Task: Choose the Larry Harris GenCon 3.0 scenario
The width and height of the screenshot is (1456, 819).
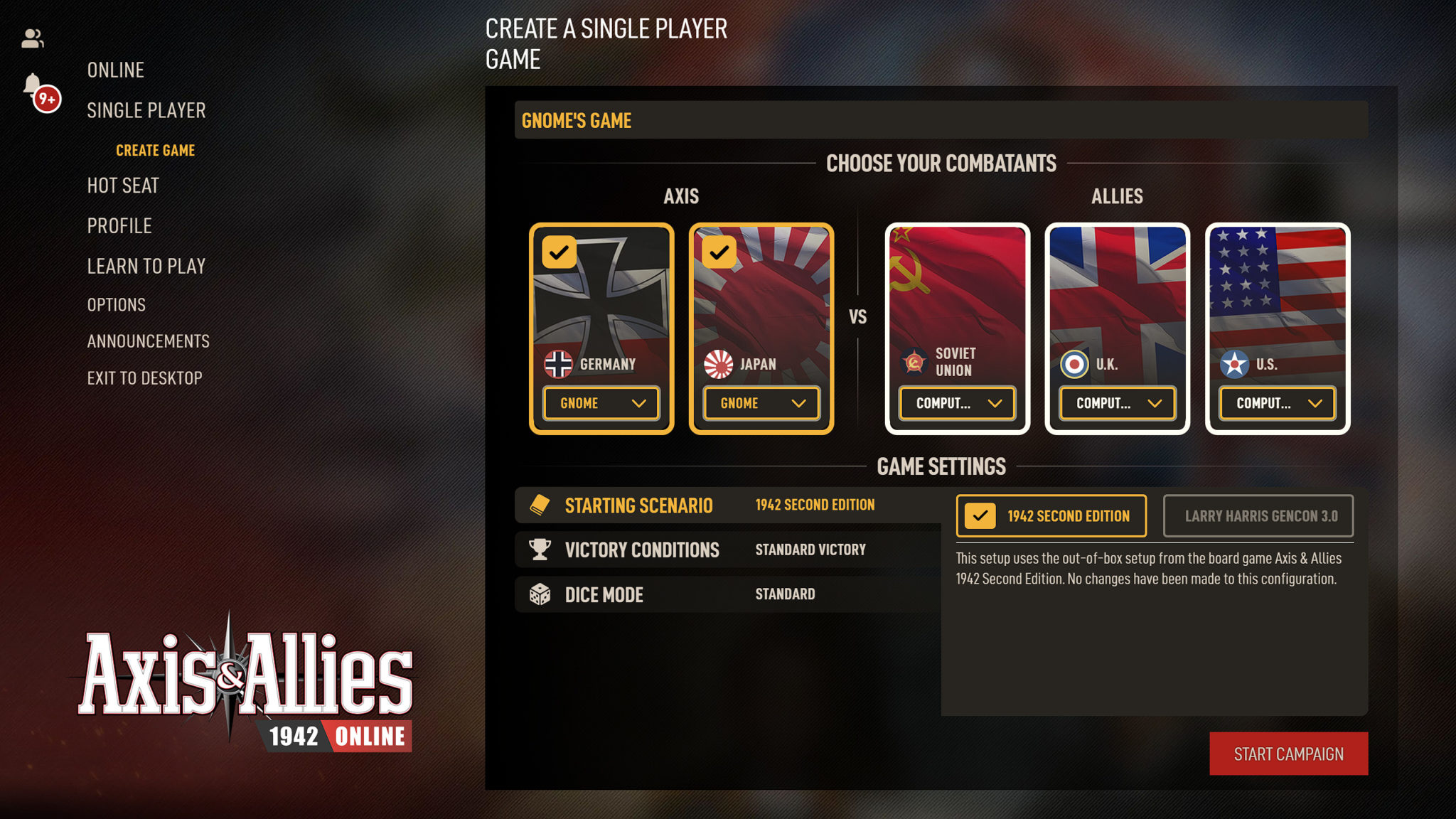Action: tap(1258, 516)
